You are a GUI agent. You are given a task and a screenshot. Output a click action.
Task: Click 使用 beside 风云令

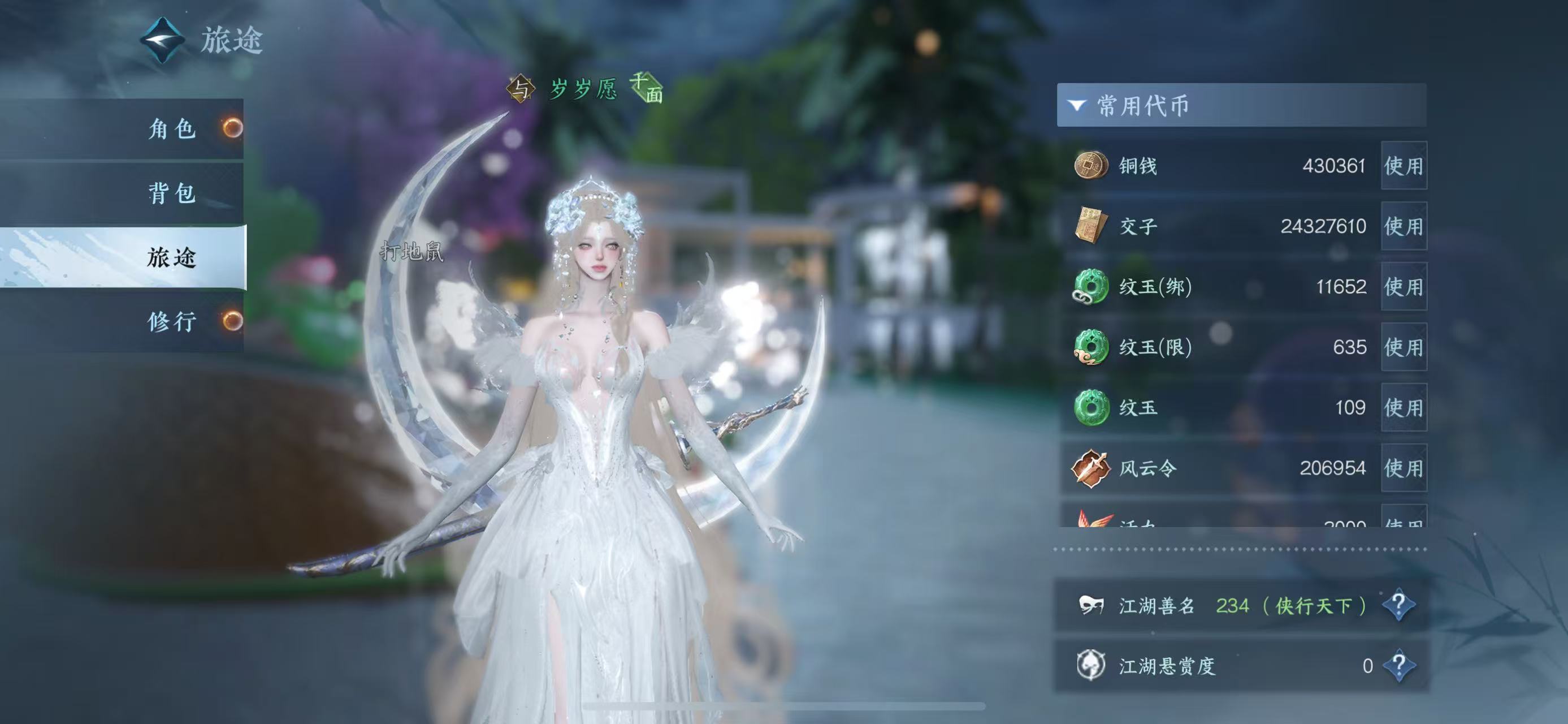point(1403,468)
